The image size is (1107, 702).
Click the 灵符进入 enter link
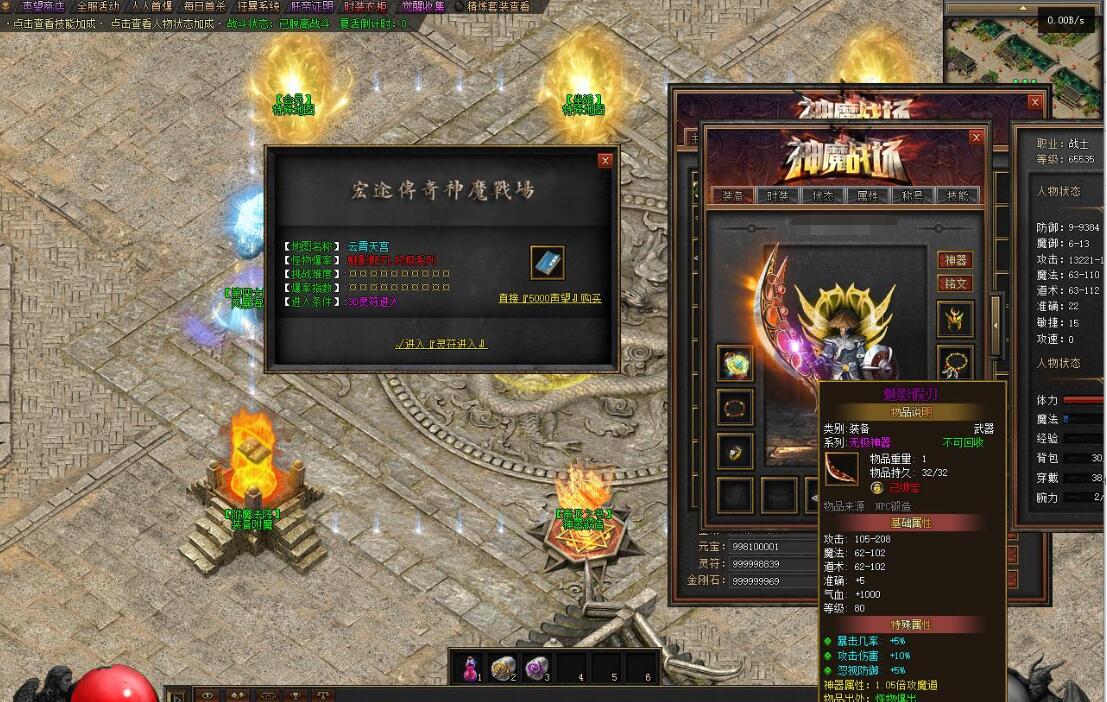point(441,344)
